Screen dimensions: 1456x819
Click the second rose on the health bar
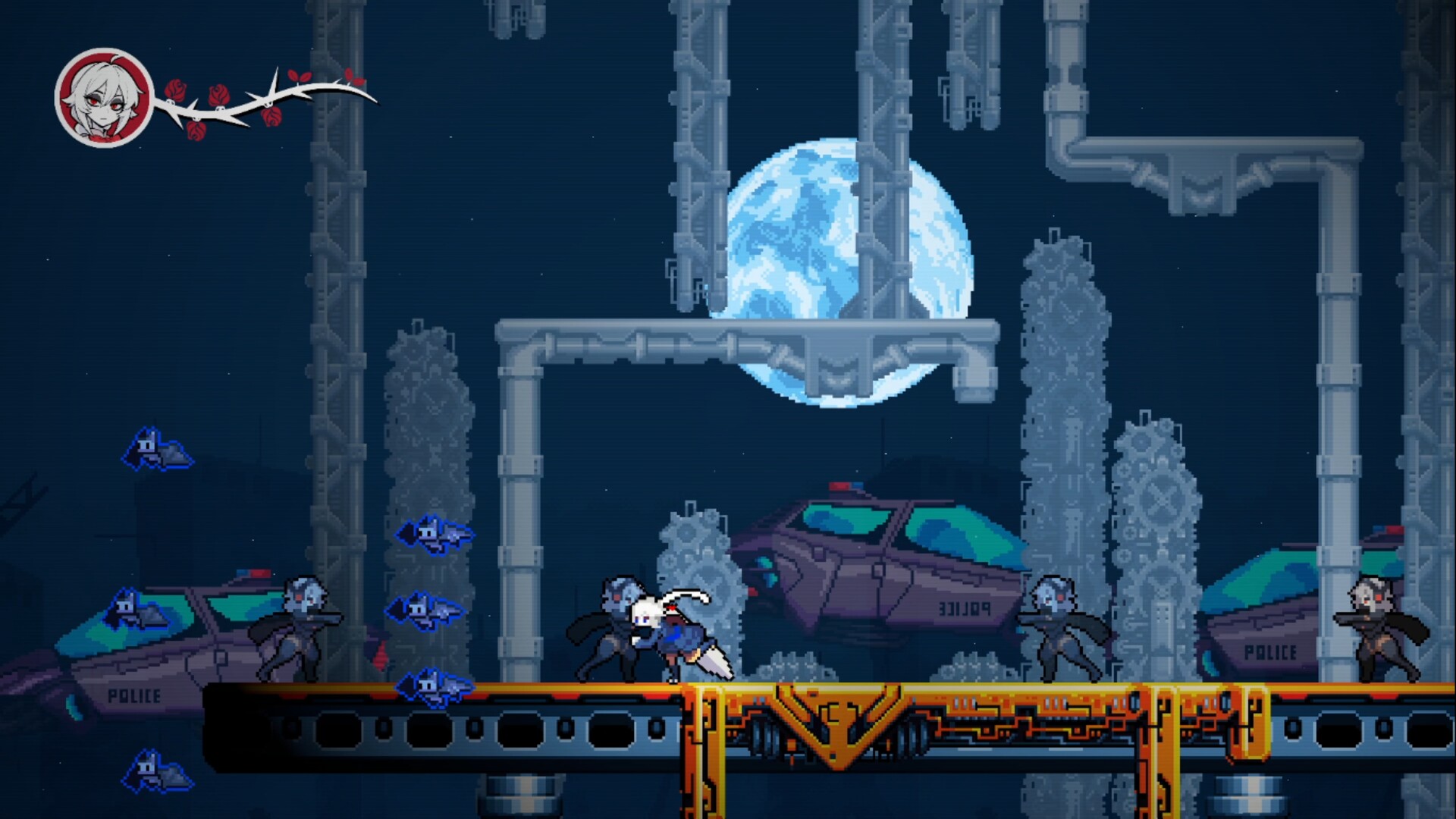(x=220, y=96)
